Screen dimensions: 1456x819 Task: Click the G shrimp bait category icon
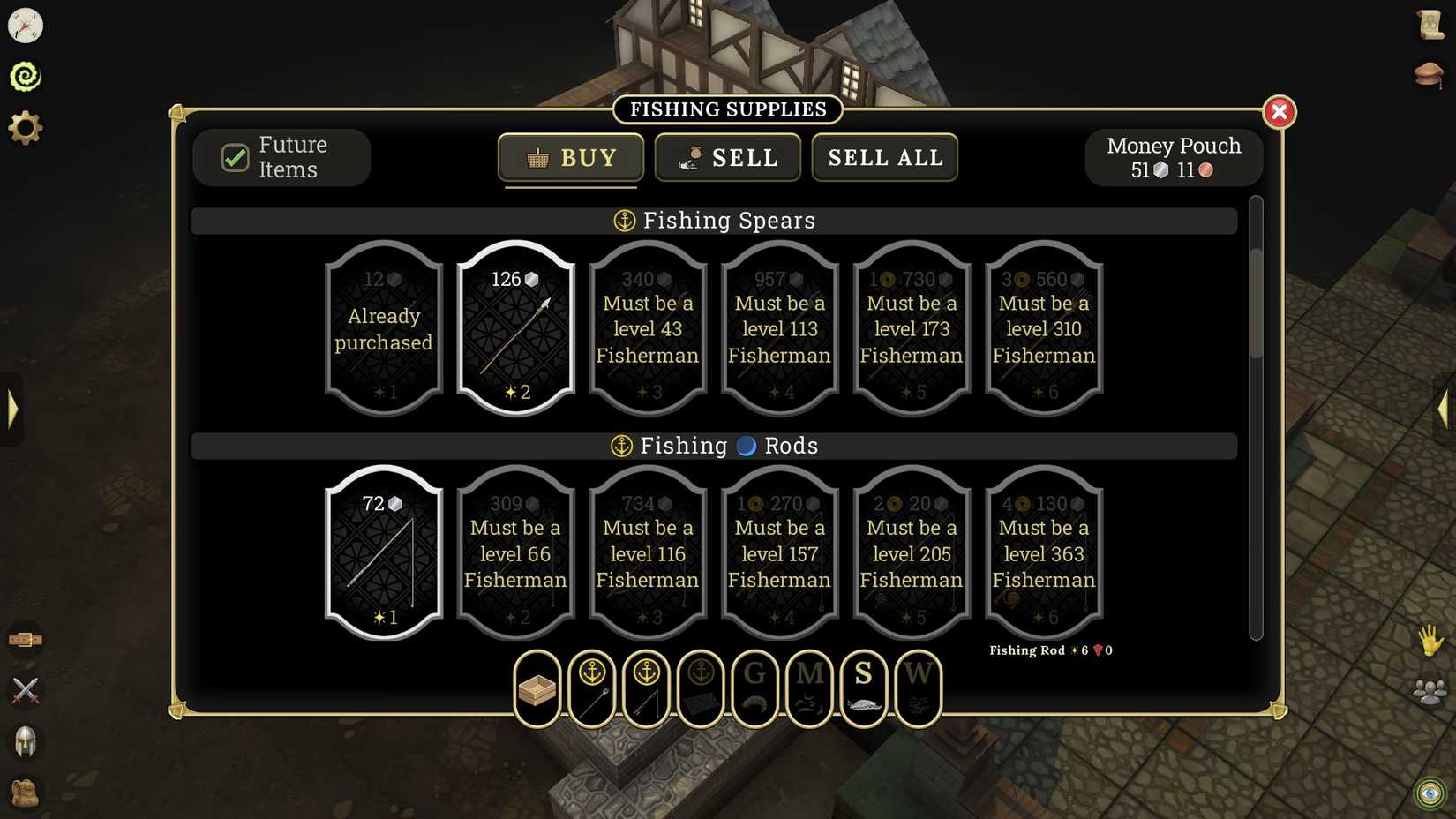[x=754, y=688]
